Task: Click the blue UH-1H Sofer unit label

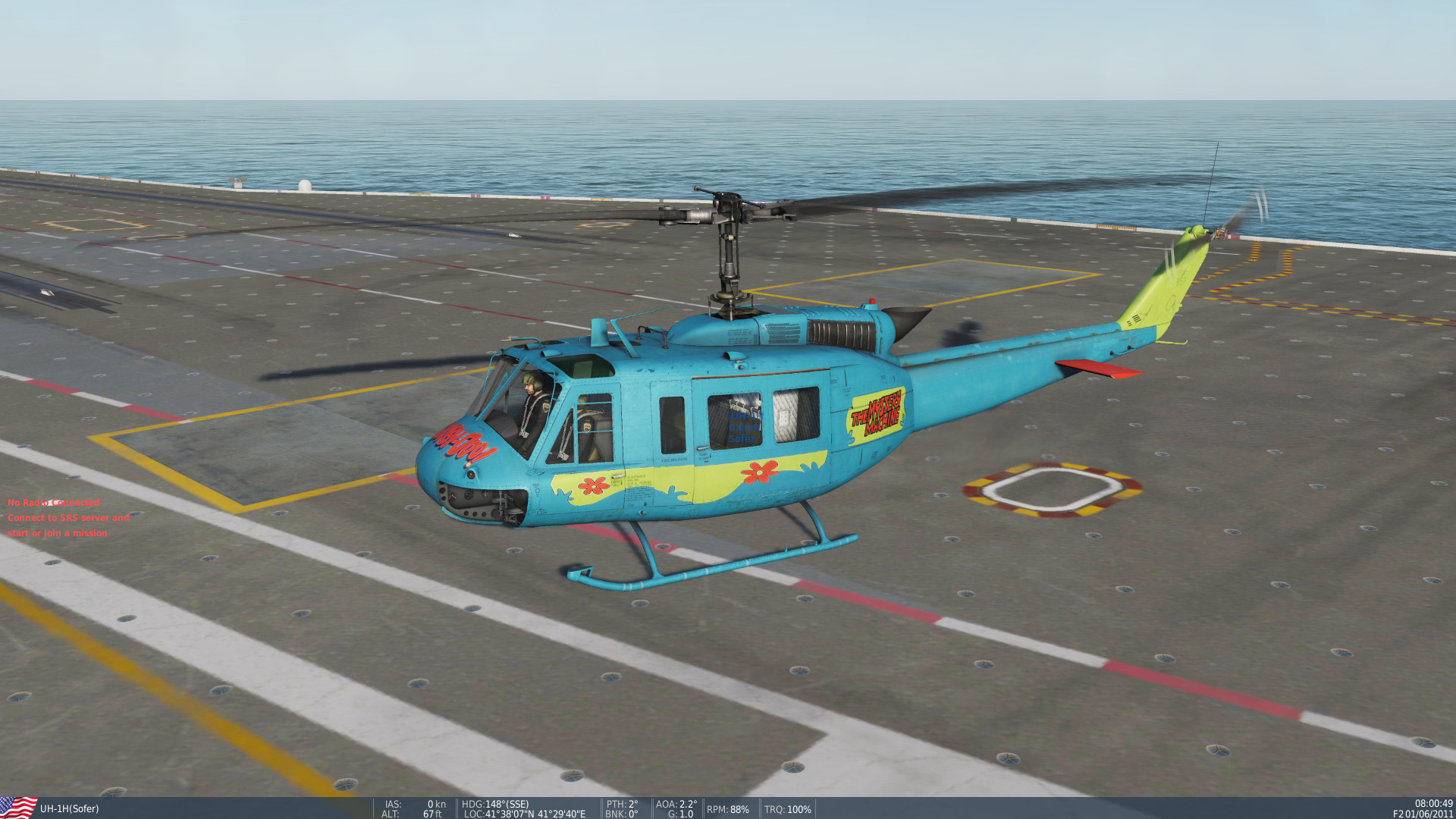Action: click(x=745, y=427)
